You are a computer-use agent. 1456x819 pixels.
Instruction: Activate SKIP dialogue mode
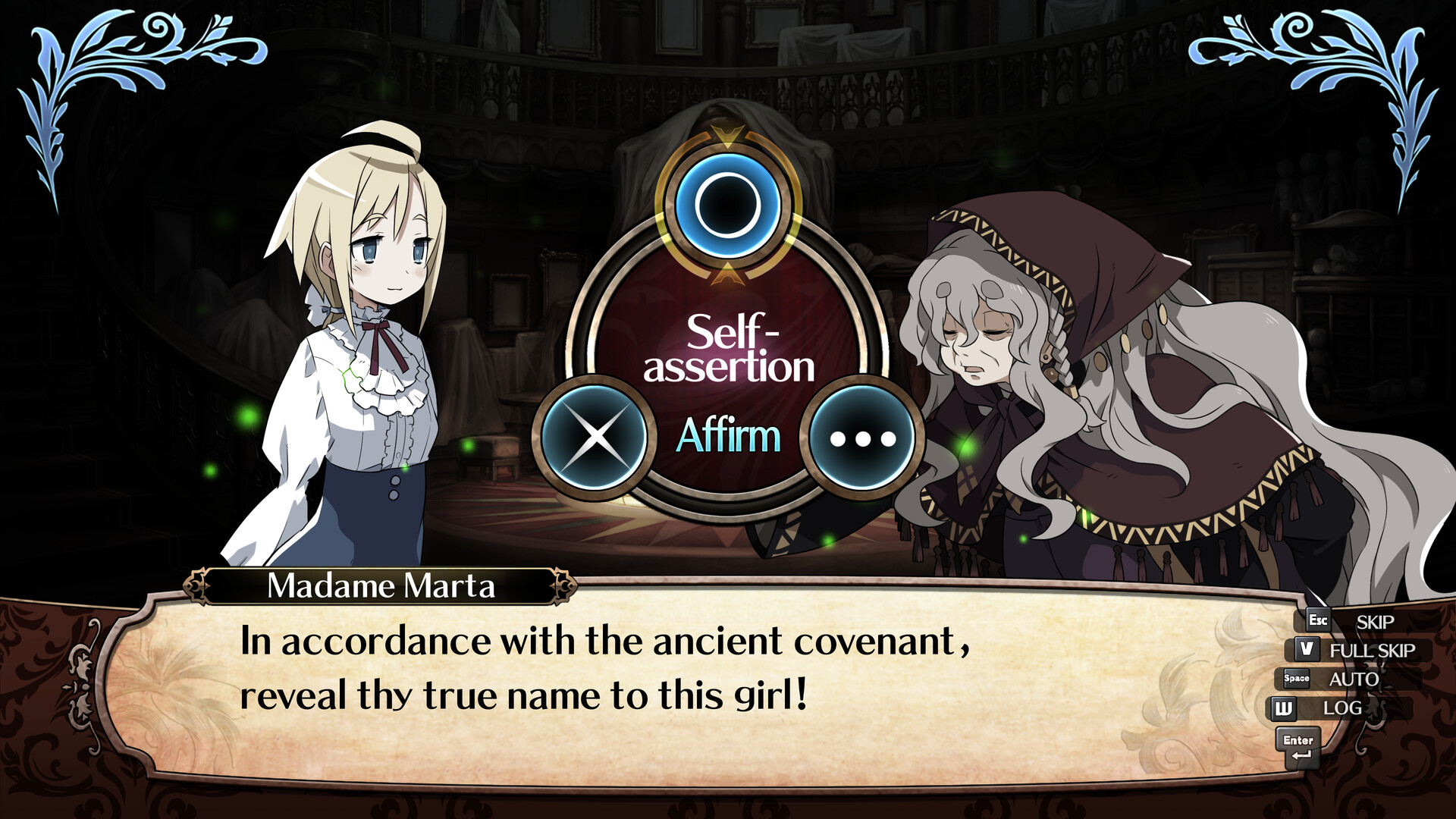(1375, 622)
